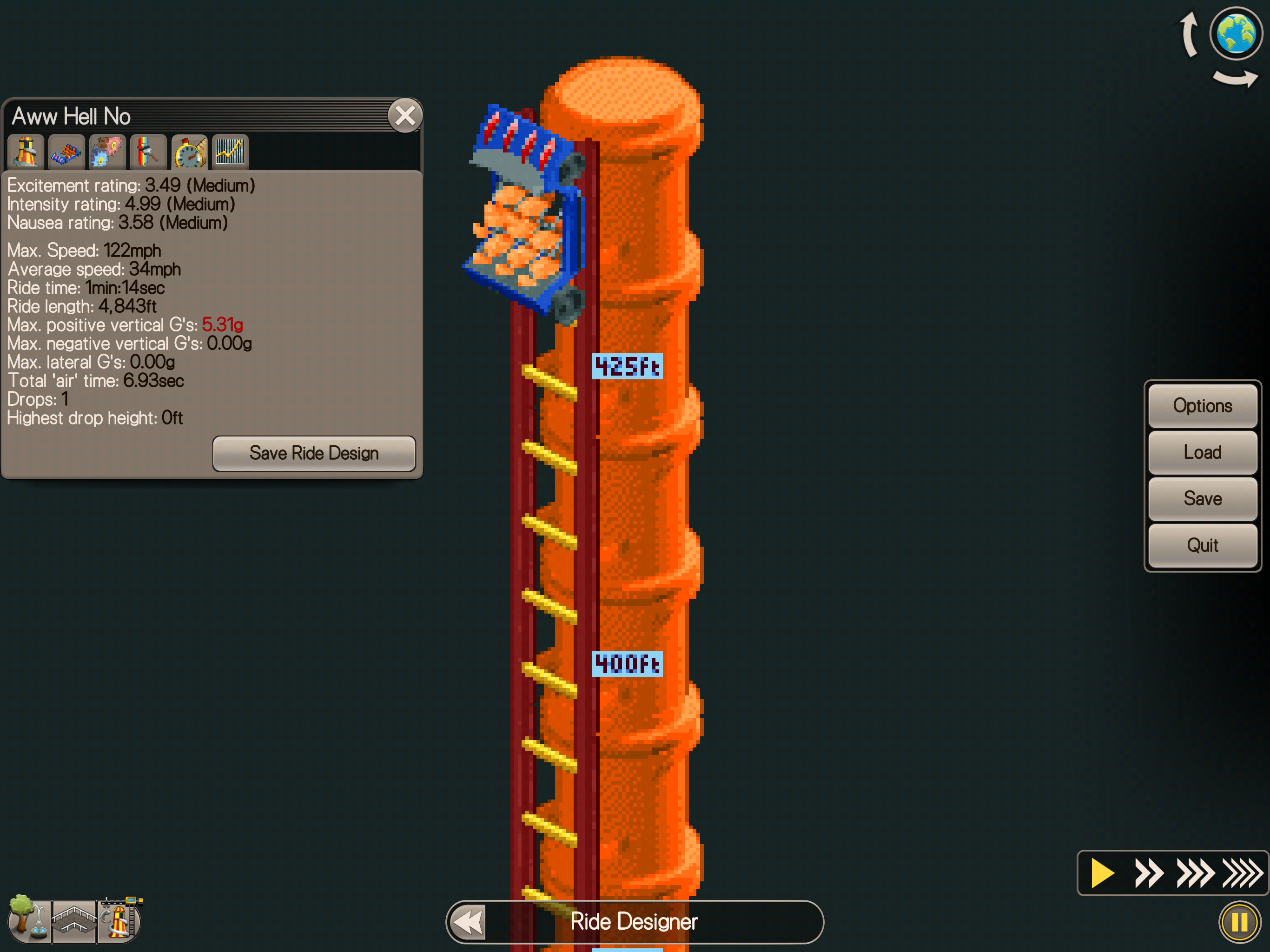Close the Aww Hell No window
The height and width of the screenshot is (952, 1270).
point(405,116)
